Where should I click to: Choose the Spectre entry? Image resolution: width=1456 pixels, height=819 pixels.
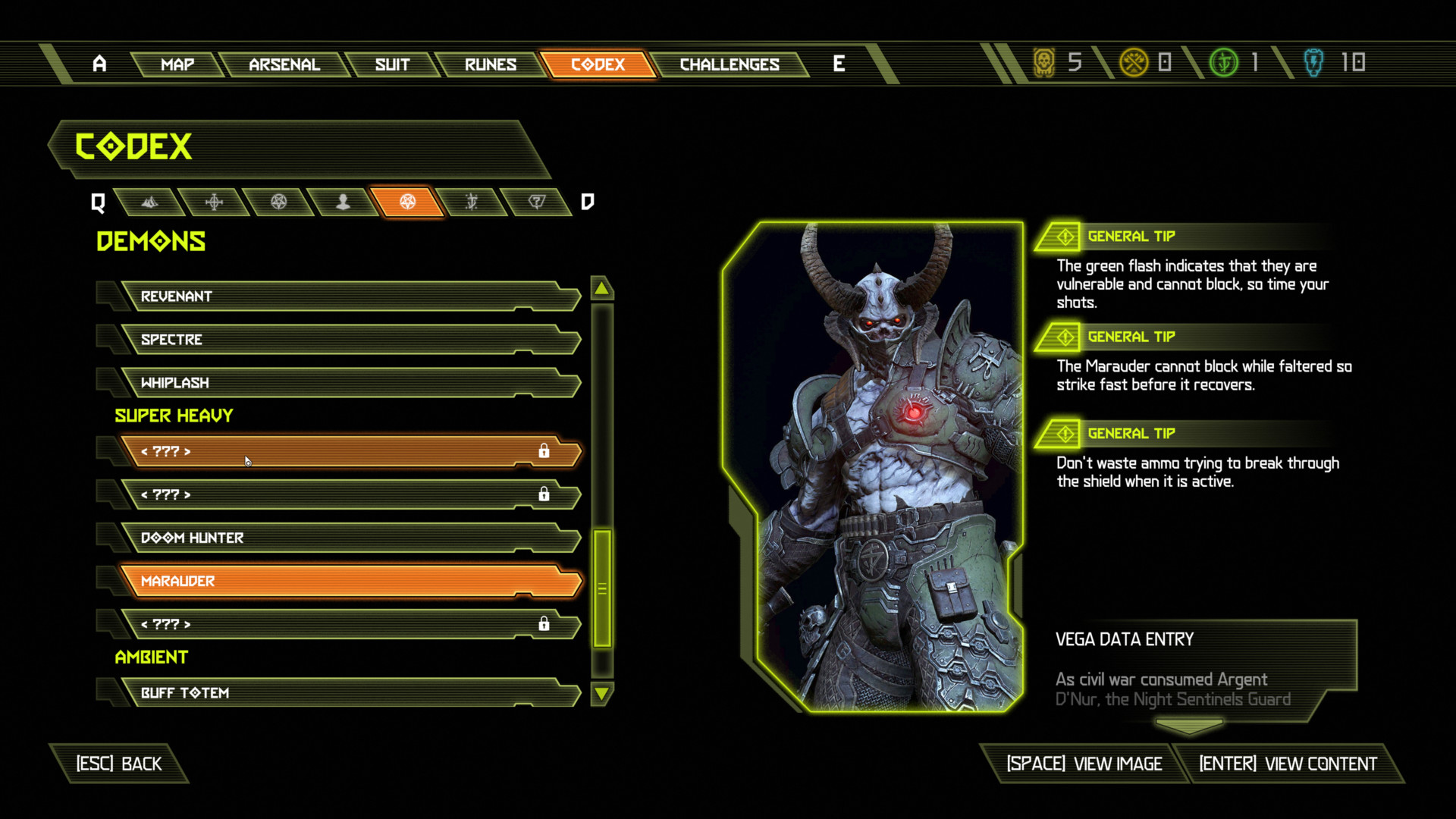[x=349, y=340]
